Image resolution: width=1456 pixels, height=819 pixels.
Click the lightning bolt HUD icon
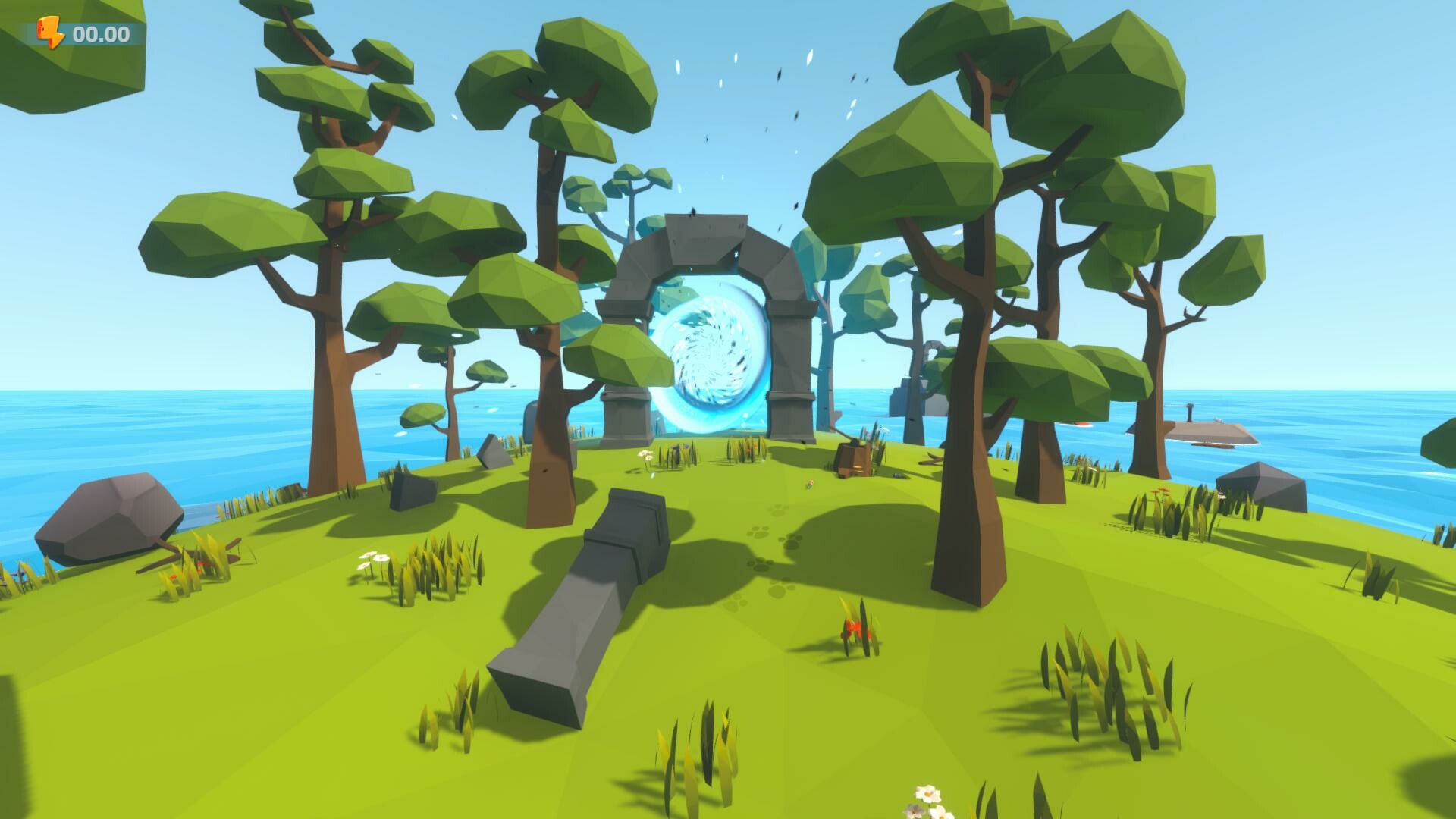pyautogui.click(x=48, y=31)
